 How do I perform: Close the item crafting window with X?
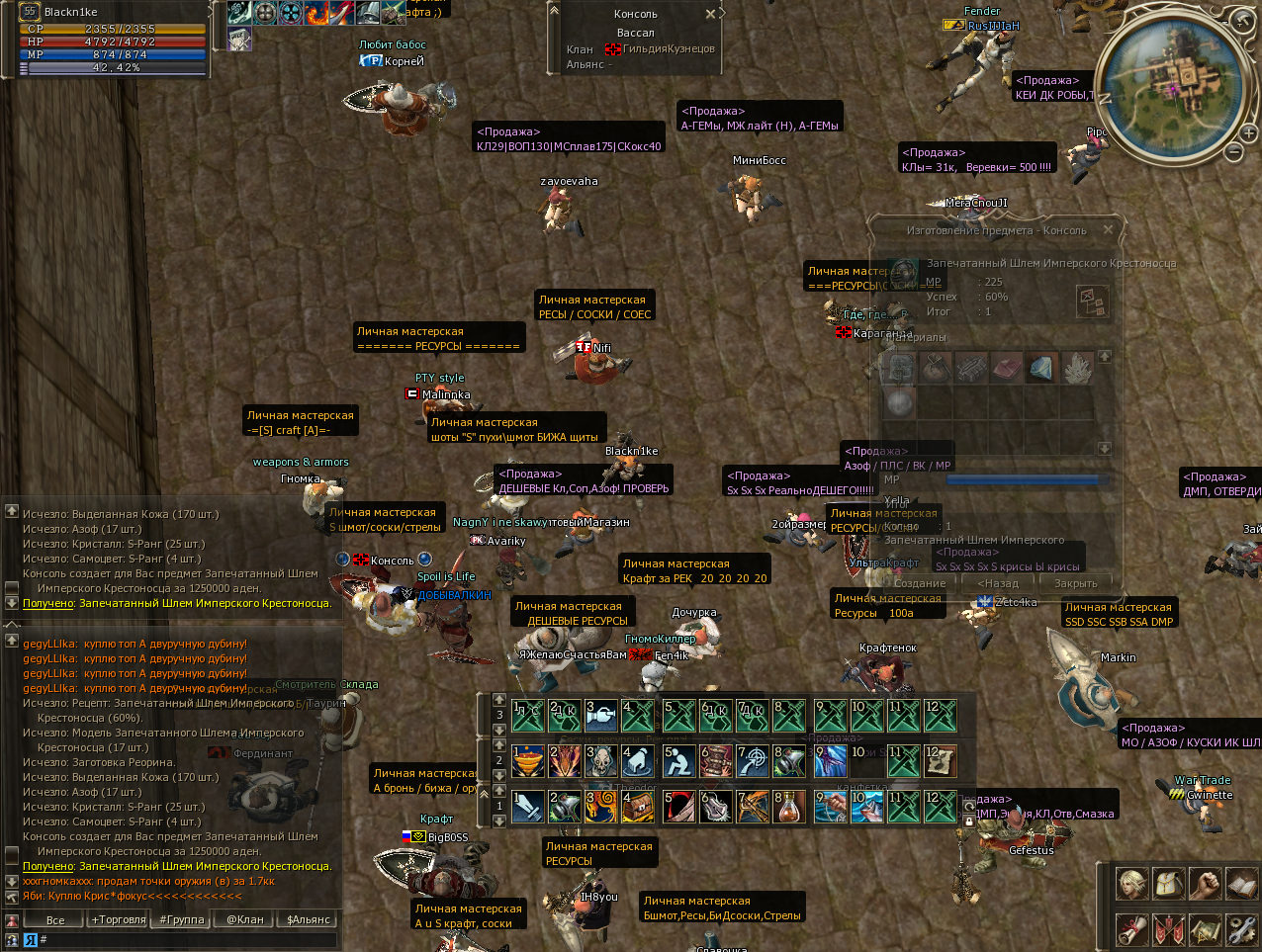[x=1108, y=230]
